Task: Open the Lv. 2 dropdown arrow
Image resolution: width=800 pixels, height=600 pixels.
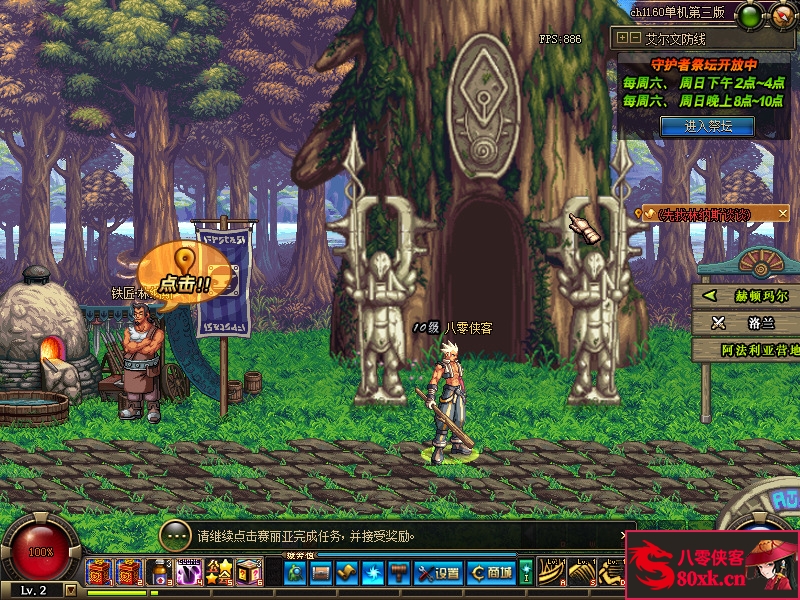Action: (x=70, y=590)
